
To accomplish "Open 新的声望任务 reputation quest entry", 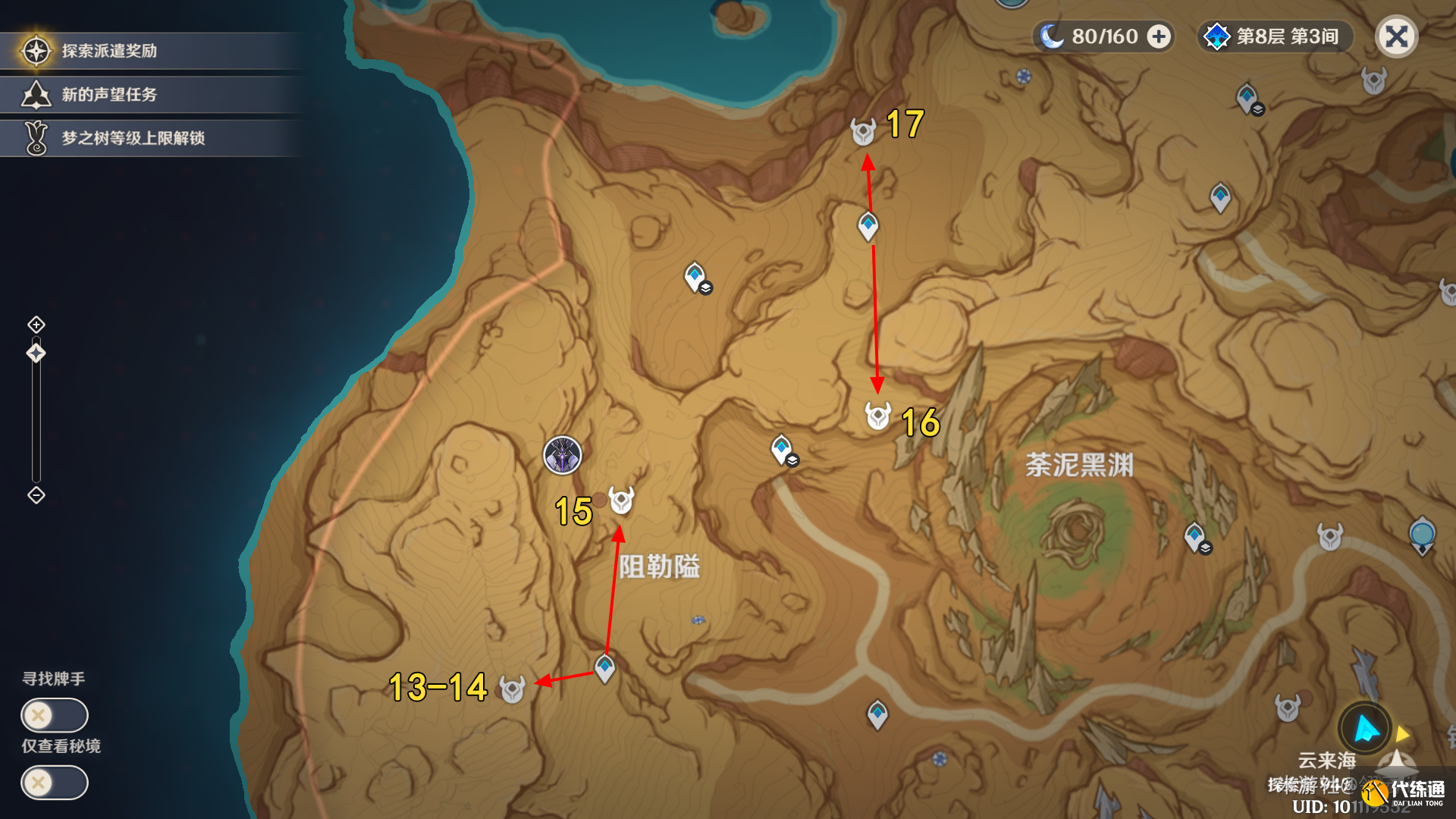I will pos(110,95).
